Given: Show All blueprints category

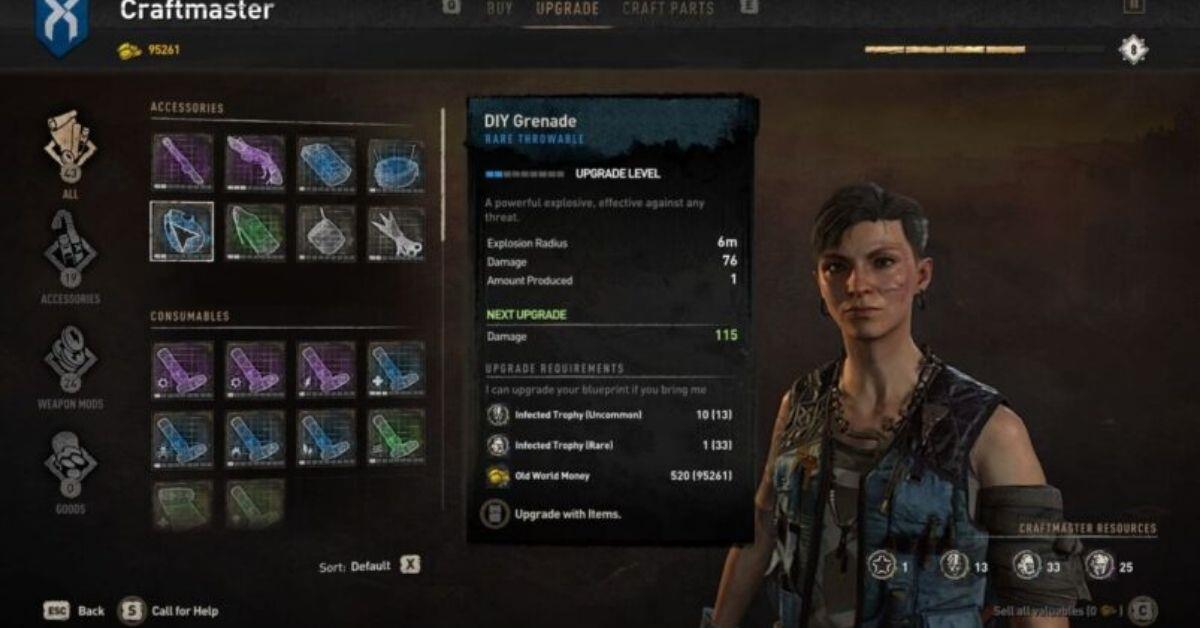Looking at the screenshot, I should [70, 148].
